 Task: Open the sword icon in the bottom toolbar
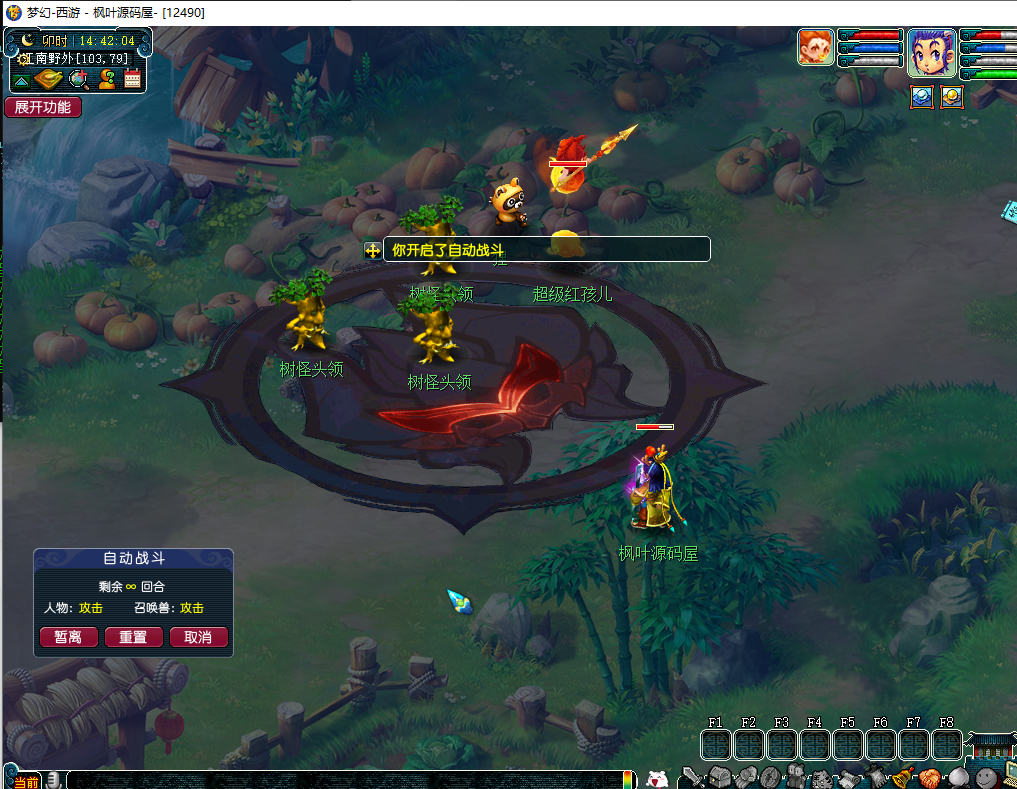pos(694,776)
